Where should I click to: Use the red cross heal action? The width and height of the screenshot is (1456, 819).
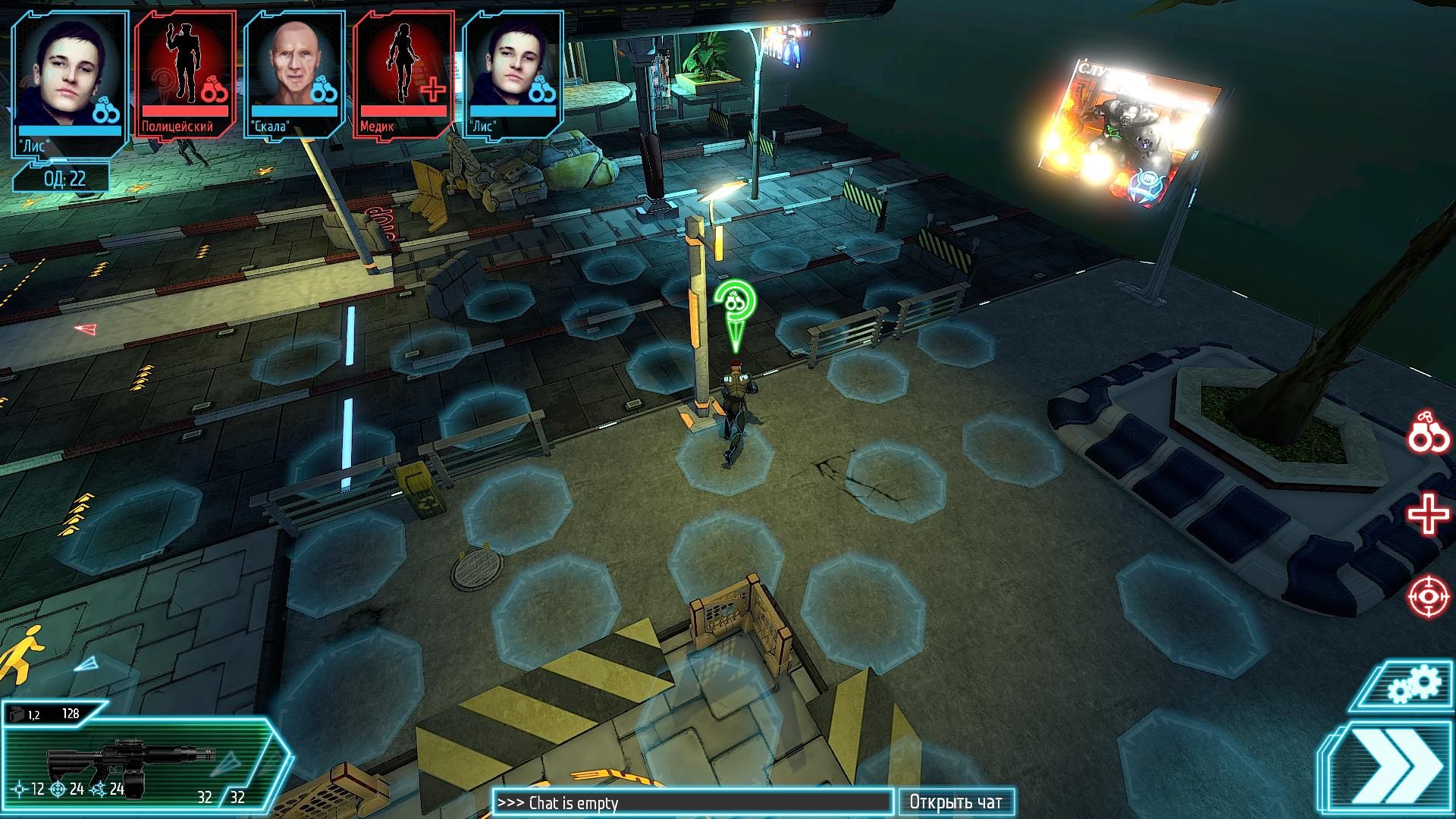click(1429, 515)
